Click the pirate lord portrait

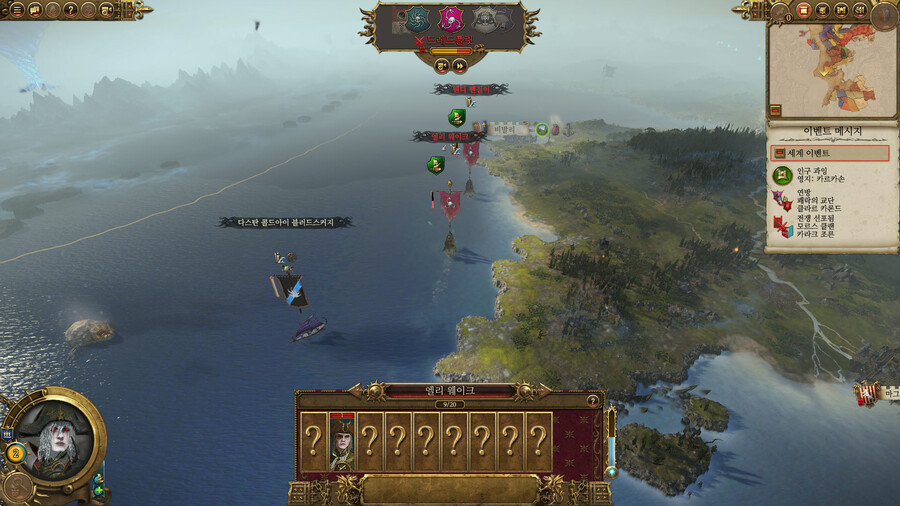(53, 437)
